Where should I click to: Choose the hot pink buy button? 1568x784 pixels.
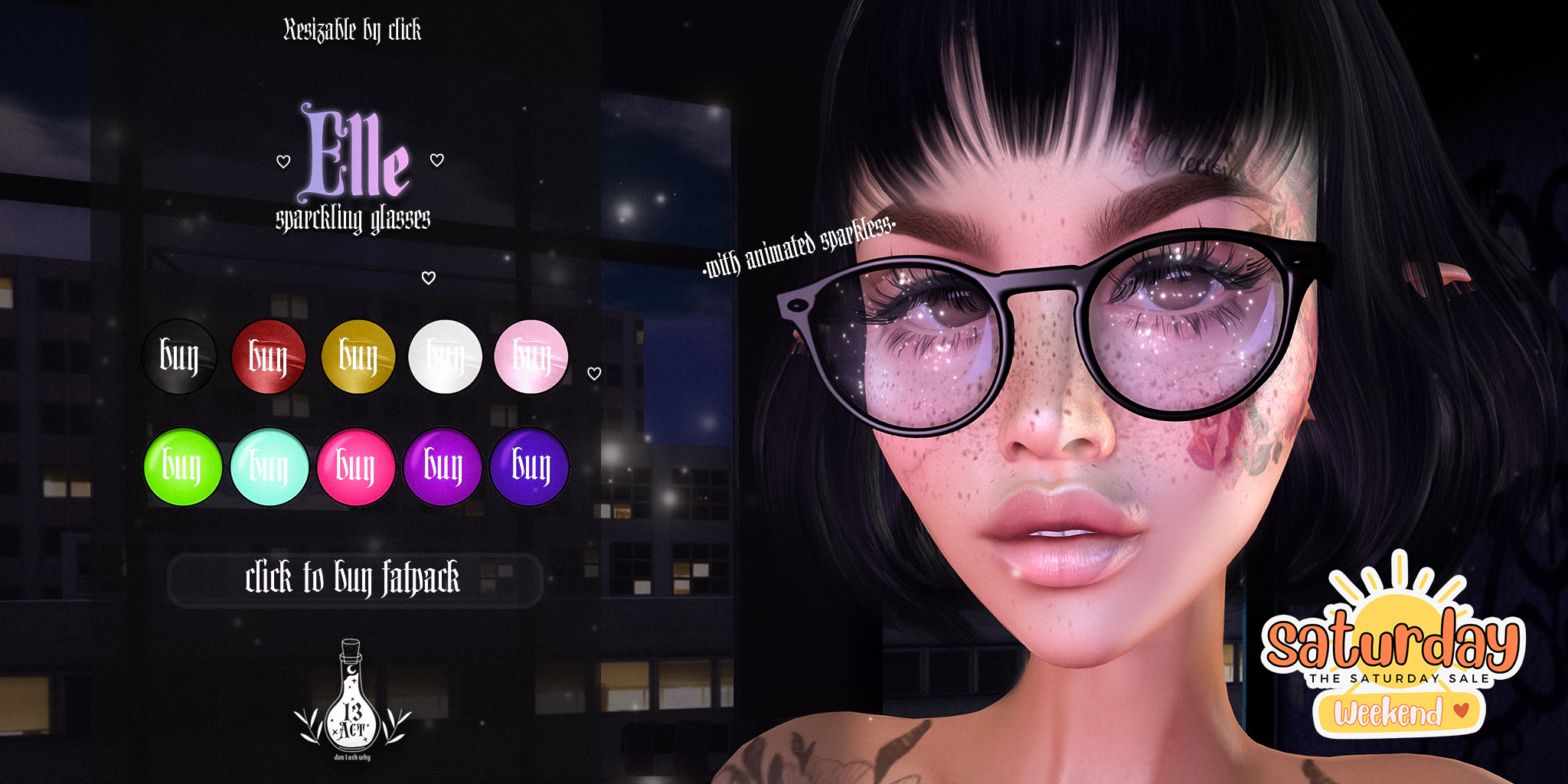point(356,466)
